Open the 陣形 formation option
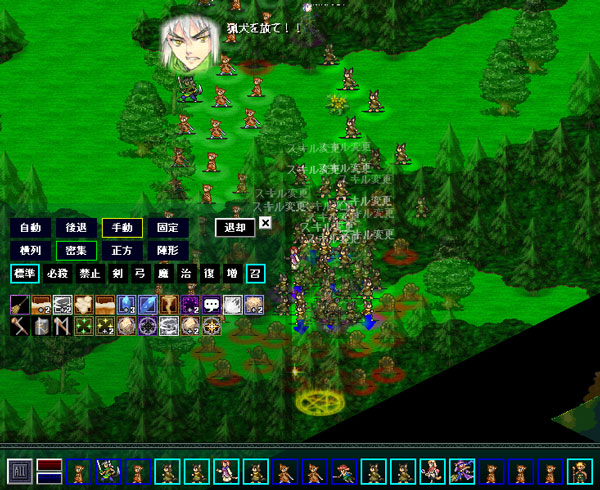The width and height of the screenshot is (600, 490). [168, 250]
